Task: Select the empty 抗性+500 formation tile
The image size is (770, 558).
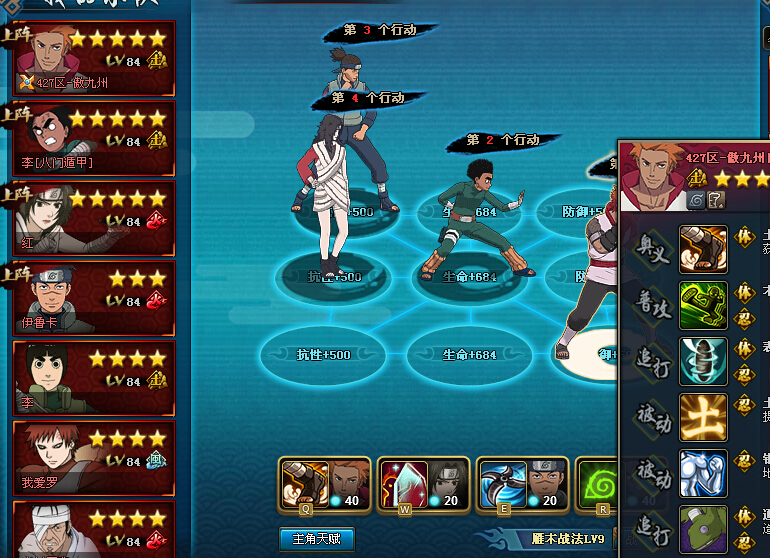Action: pyautogui.click(x=323, y=355)
